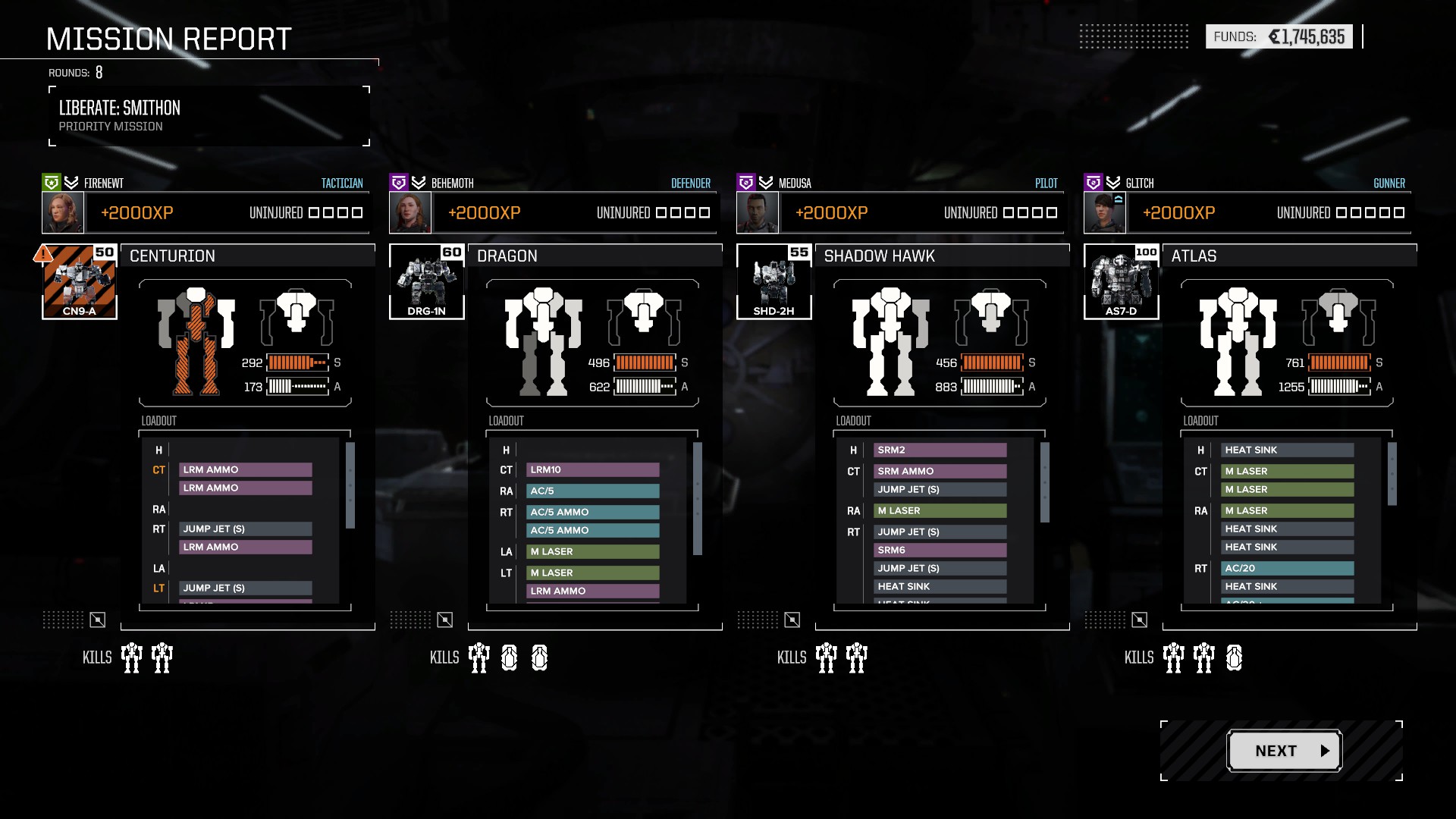The width and height of the screenshot is (1456, 819).
Task: Select Glitch's pilot portrait
Action: click(x=1105, y=212)
